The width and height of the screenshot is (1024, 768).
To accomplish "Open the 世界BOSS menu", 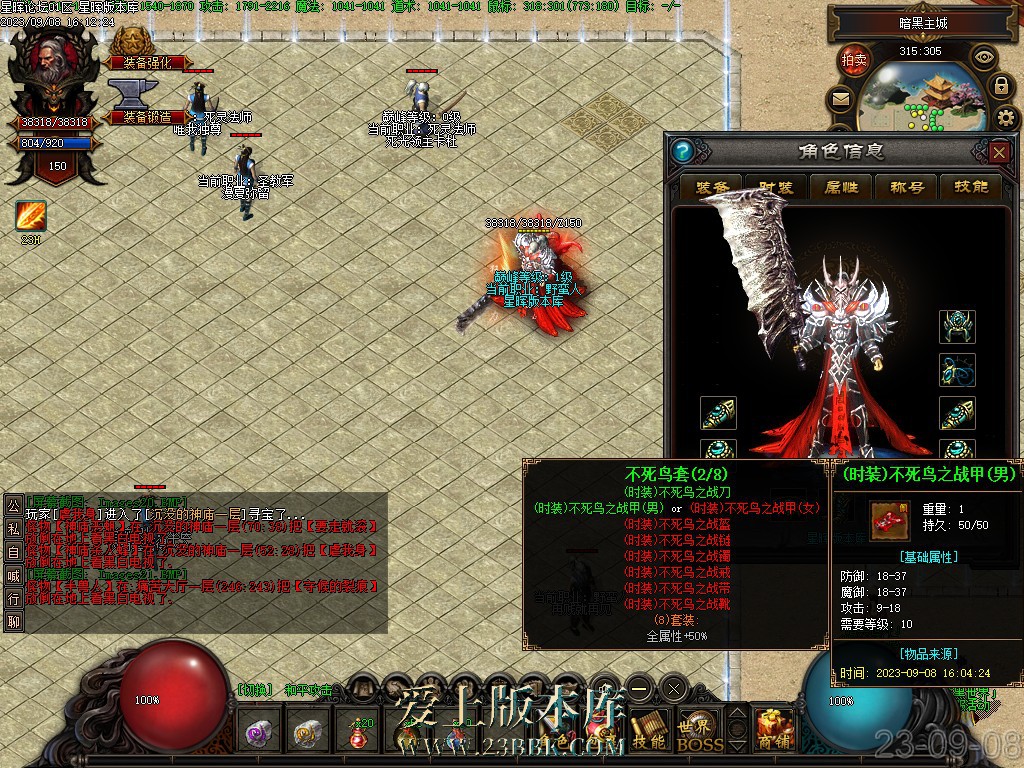I will (699, 733).
